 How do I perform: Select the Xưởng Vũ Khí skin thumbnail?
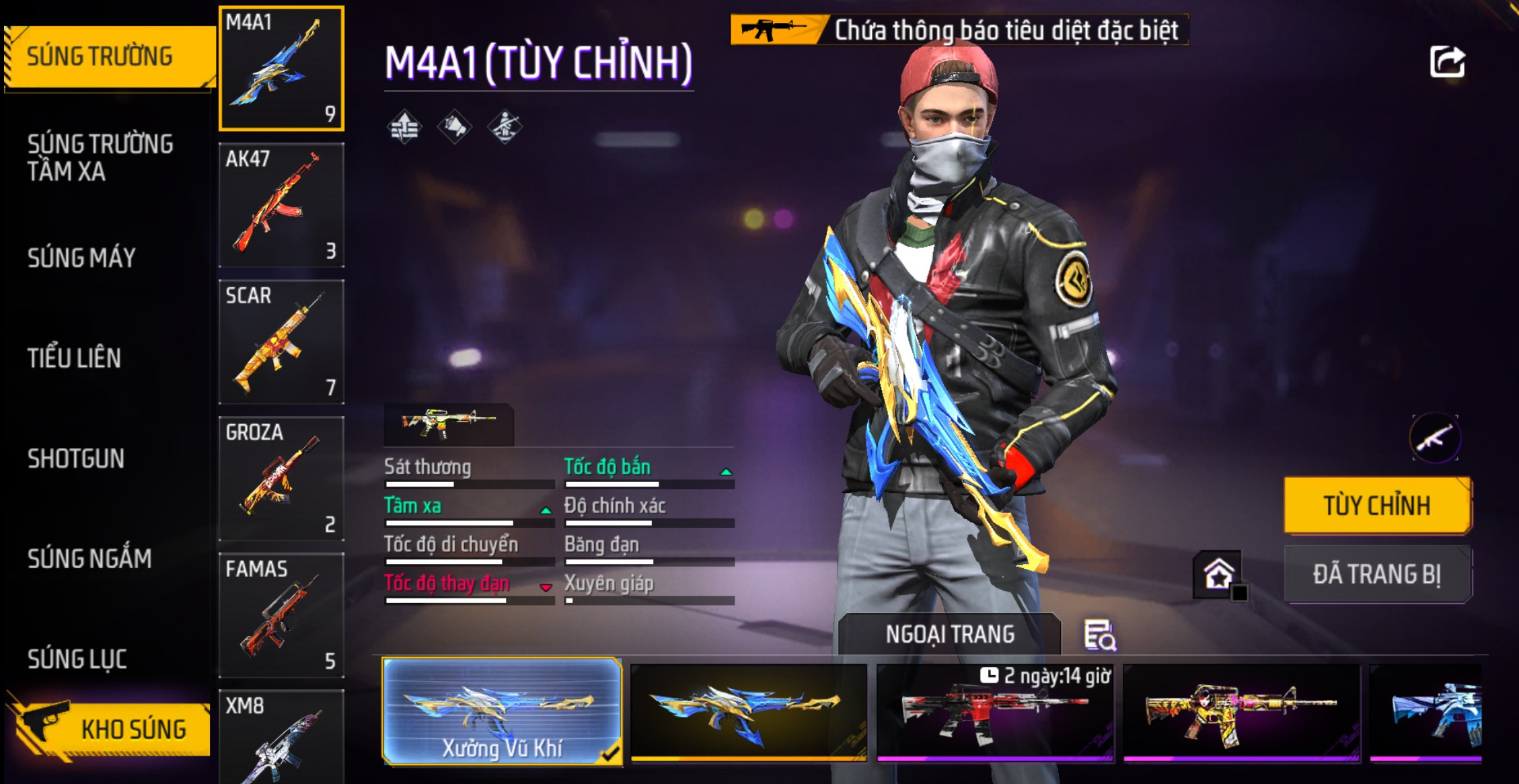coord(502,712)
